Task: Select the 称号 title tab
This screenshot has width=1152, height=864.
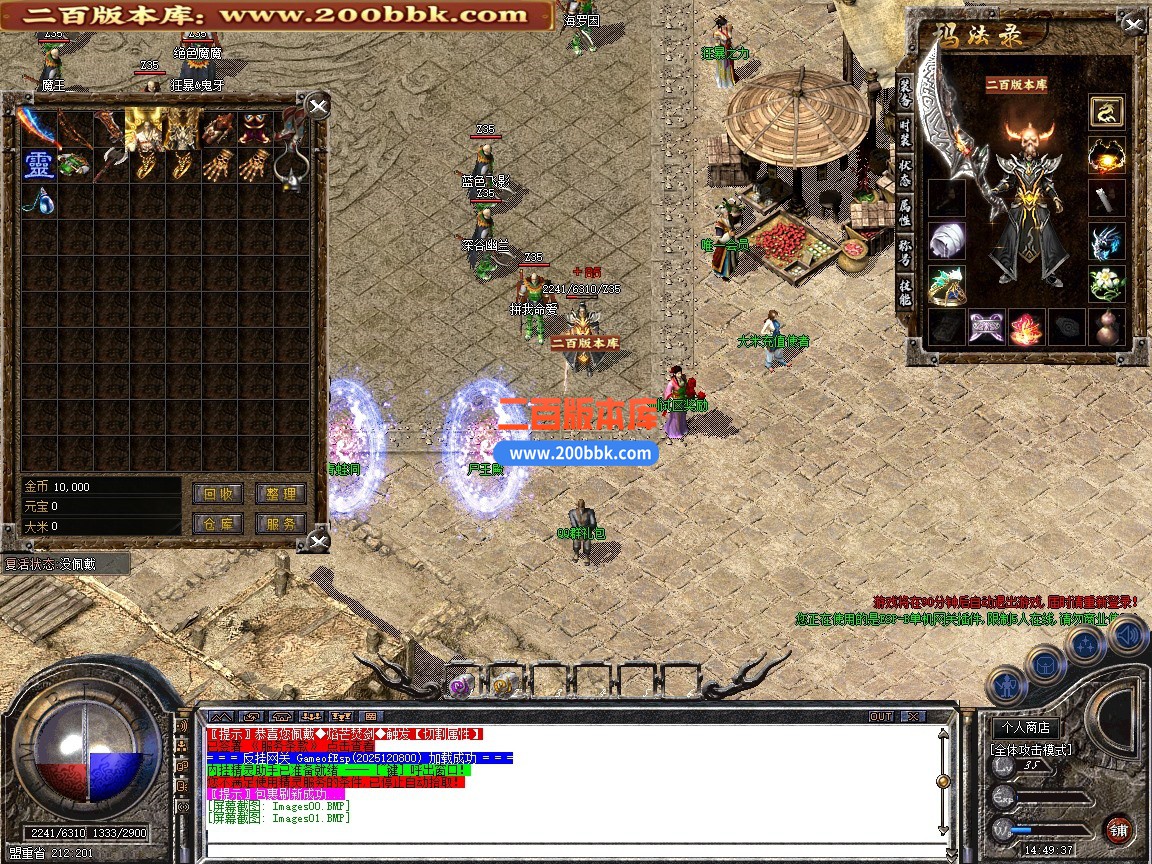Action: 904,251
